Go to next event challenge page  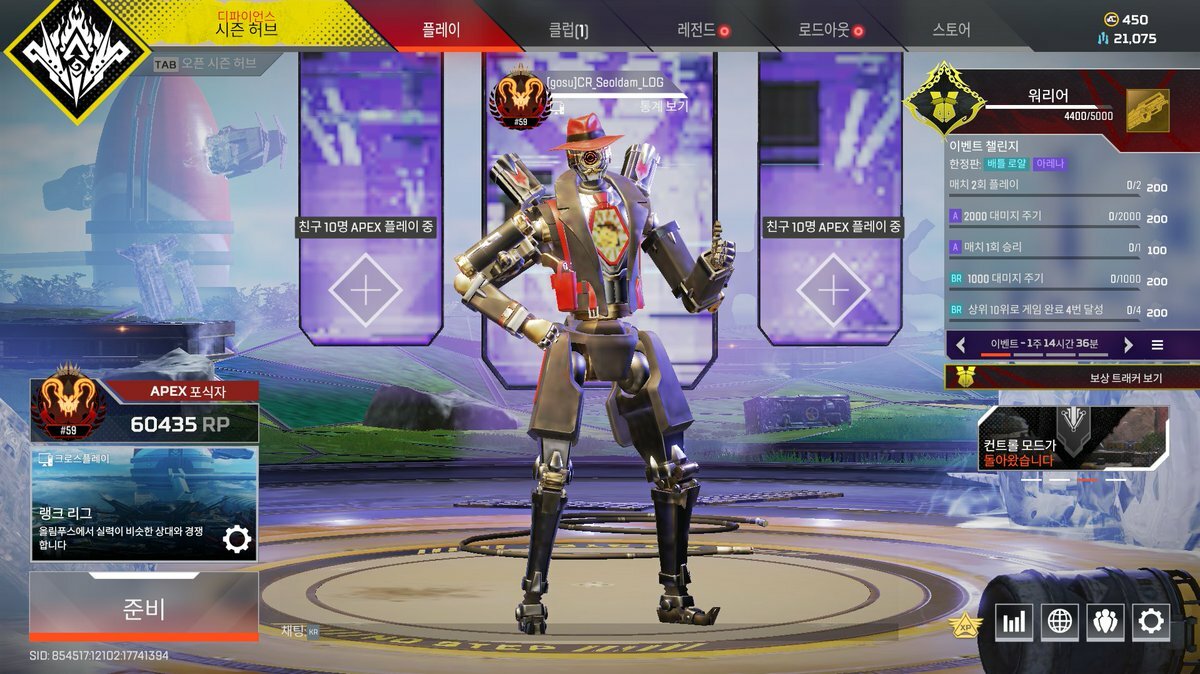(1128, 345)
